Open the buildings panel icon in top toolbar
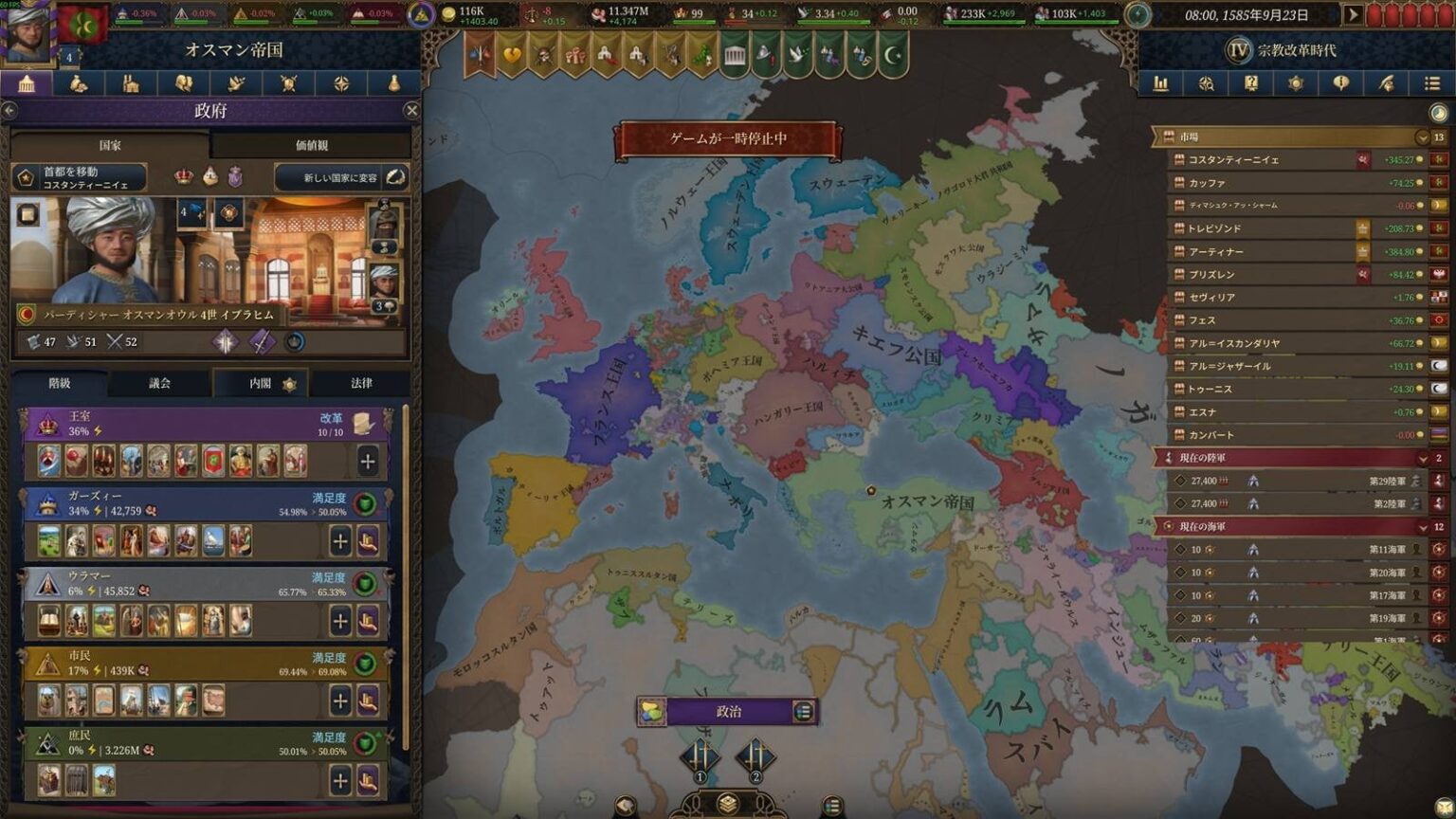Image resolution: width=1456 pixels, height=819 pixels. pos(130,83)
